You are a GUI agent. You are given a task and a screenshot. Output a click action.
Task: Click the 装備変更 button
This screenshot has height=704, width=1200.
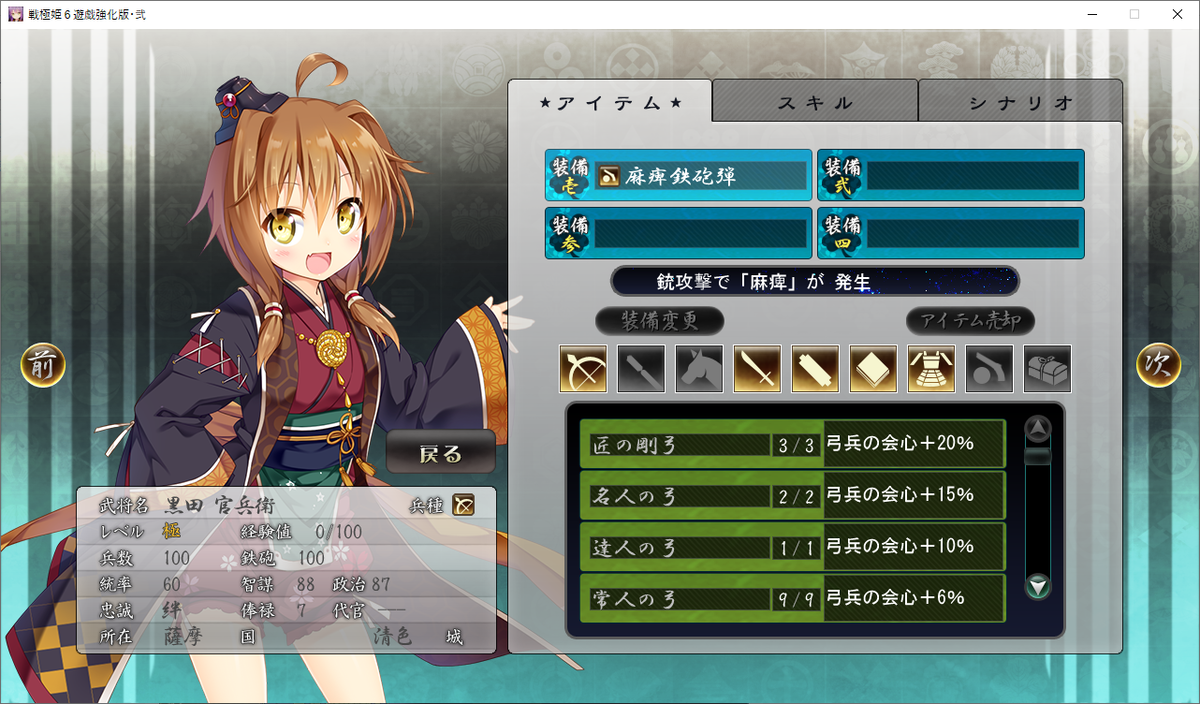[659, 321]
